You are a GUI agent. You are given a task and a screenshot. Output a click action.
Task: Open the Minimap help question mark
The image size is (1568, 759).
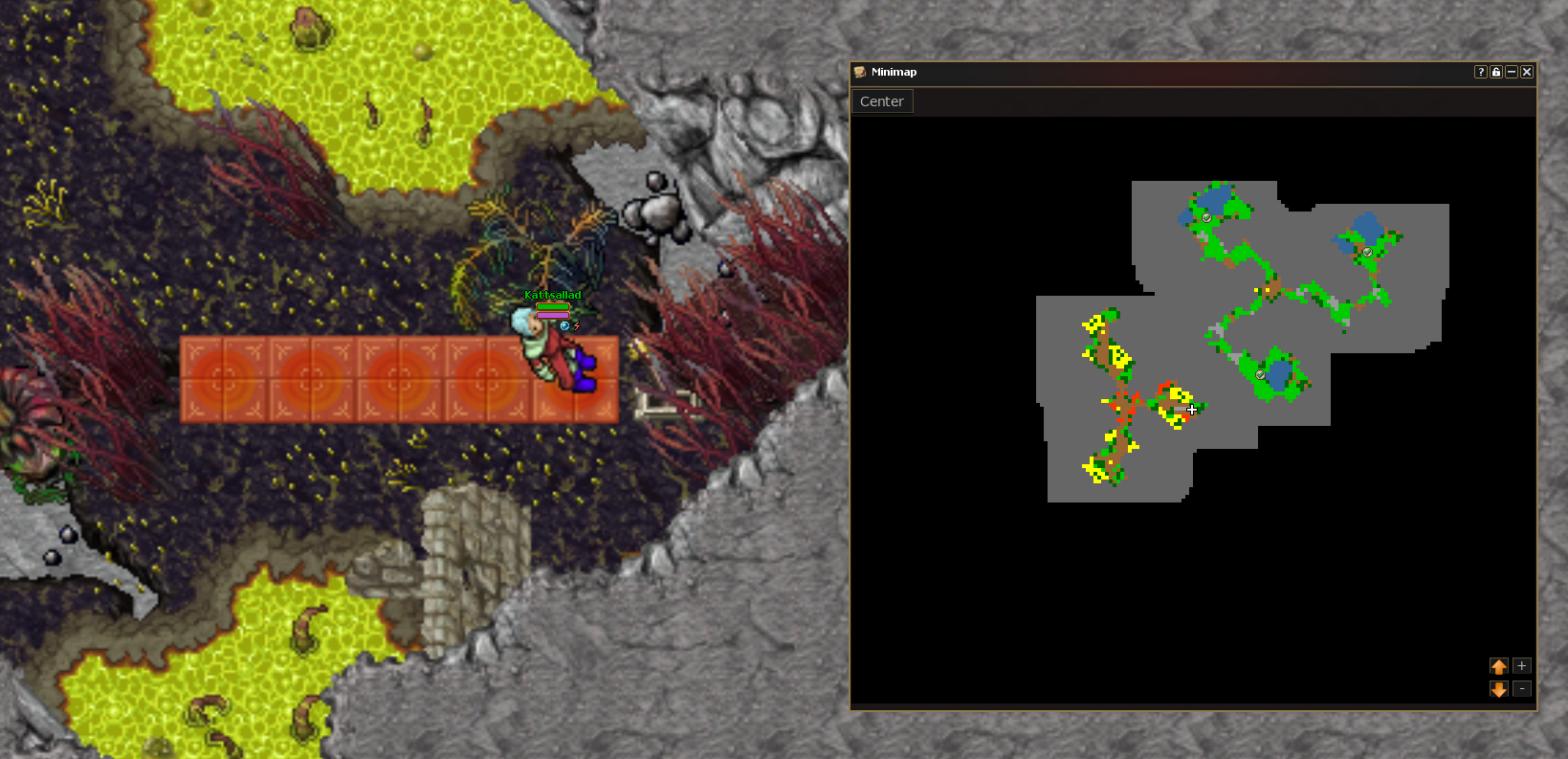1480,72
